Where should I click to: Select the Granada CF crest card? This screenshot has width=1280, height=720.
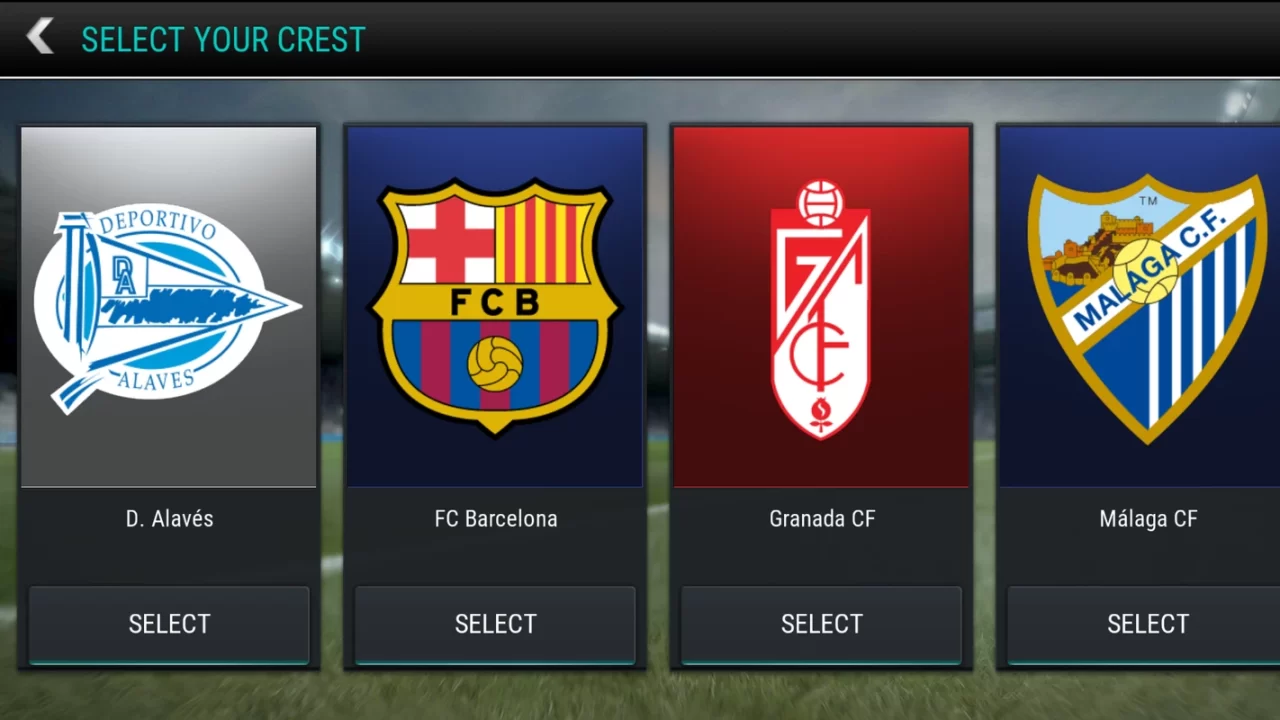click(x=821, y=624)
